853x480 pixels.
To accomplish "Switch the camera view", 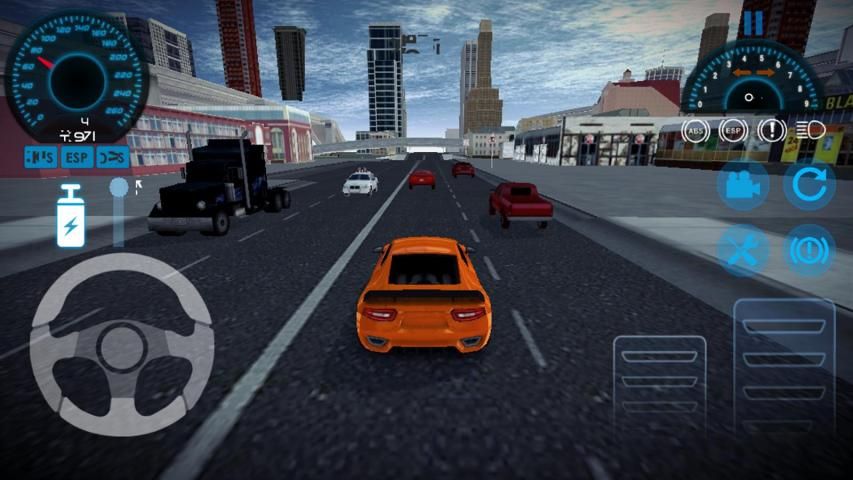I will [x=742, y=186].
